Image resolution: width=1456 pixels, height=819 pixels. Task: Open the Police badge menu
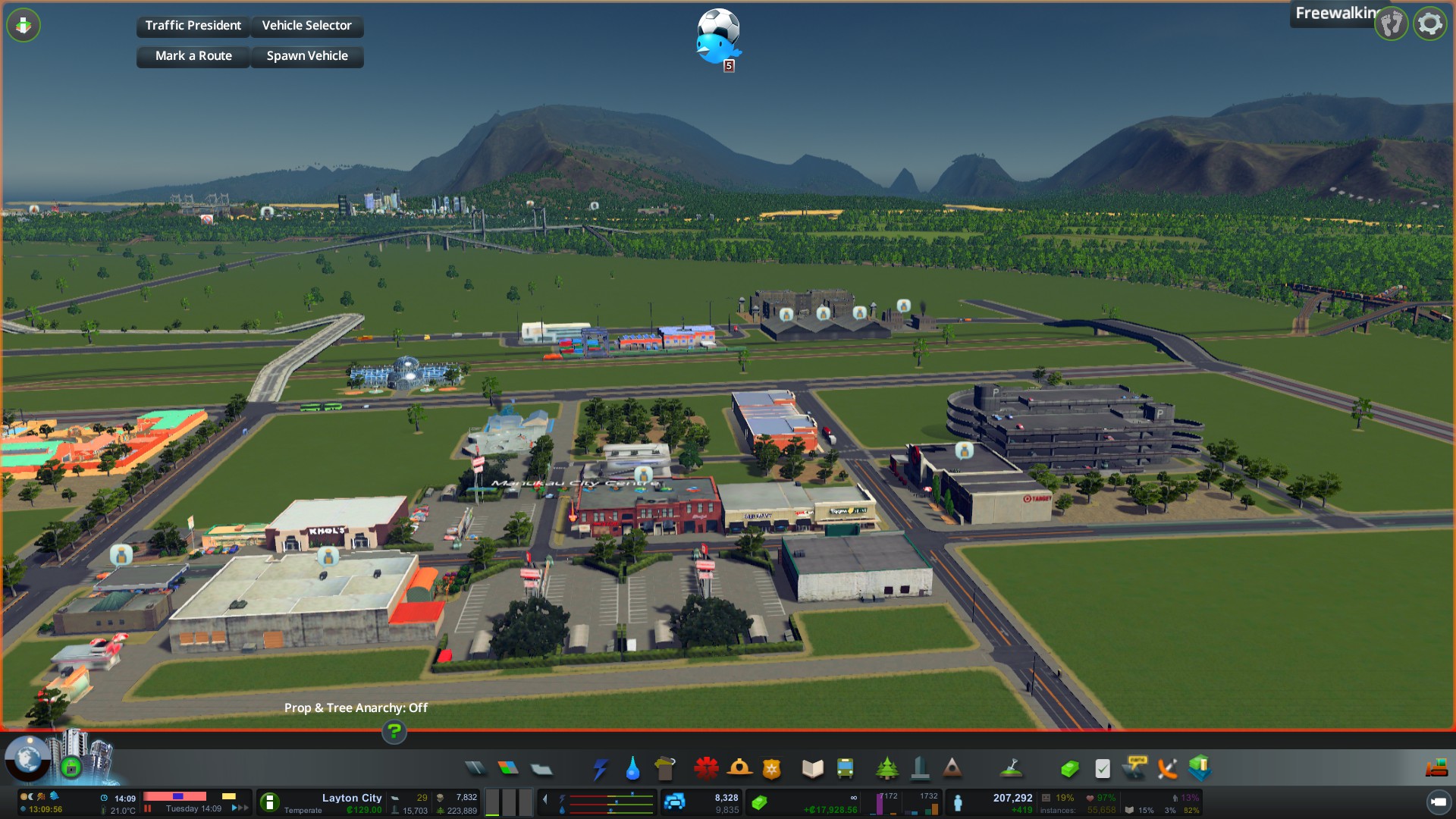tap(772, 769)
